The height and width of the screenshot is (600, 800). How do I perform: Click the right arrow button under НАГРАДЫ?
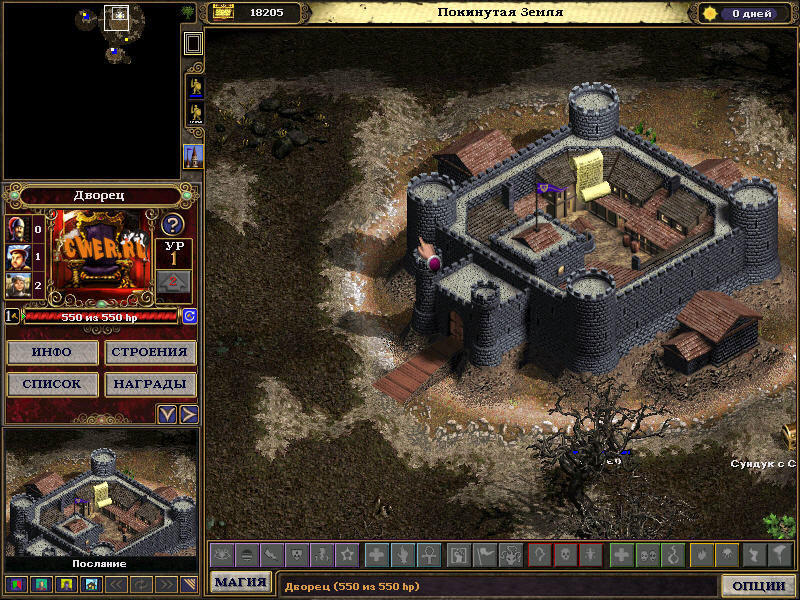(x=187, y=414)
